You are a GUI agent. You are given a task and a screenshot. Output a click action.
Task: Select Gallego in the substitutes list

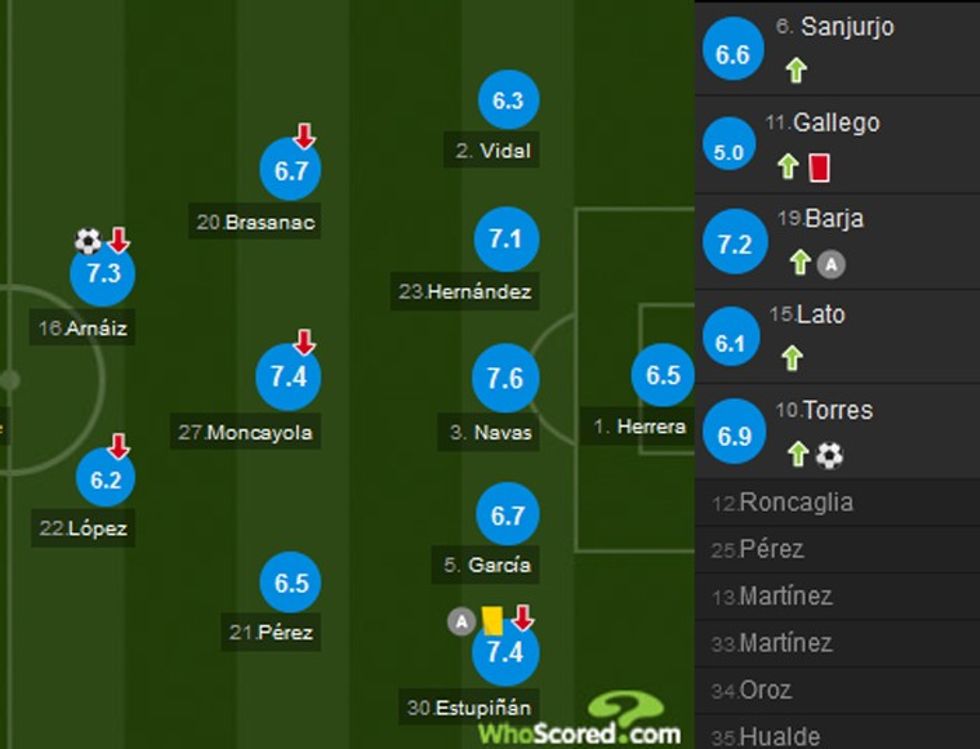pyautogui.click(x=837, y=145)
